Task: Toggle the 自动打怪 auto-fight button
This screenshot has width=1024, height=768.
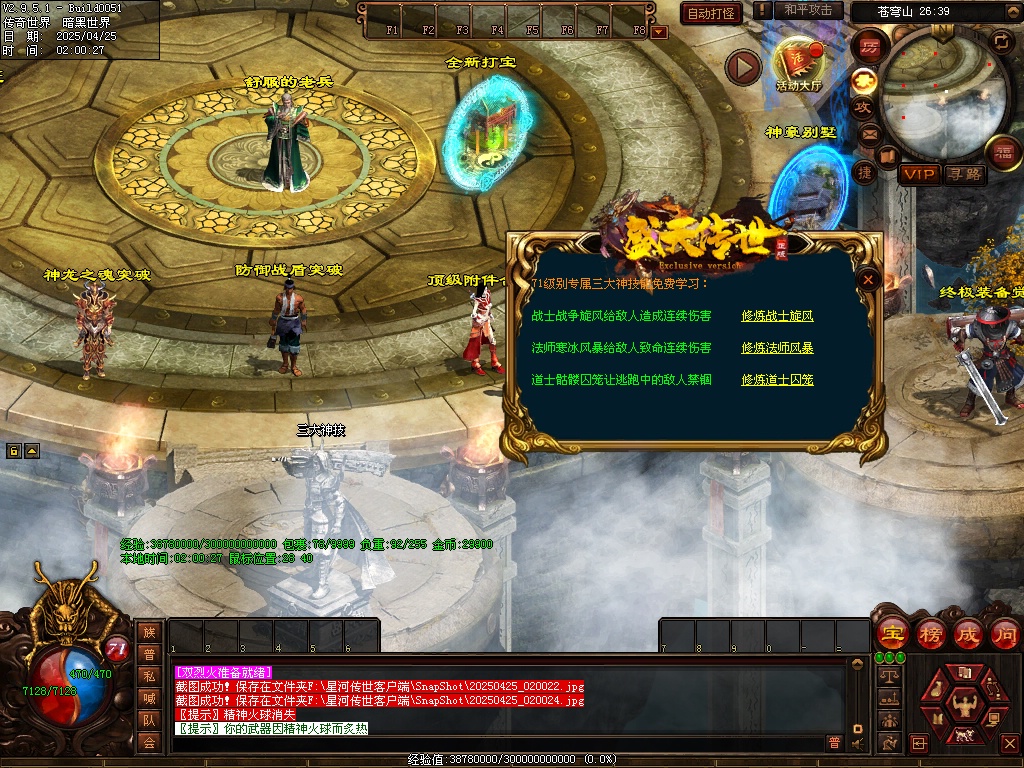Action: 711,13
